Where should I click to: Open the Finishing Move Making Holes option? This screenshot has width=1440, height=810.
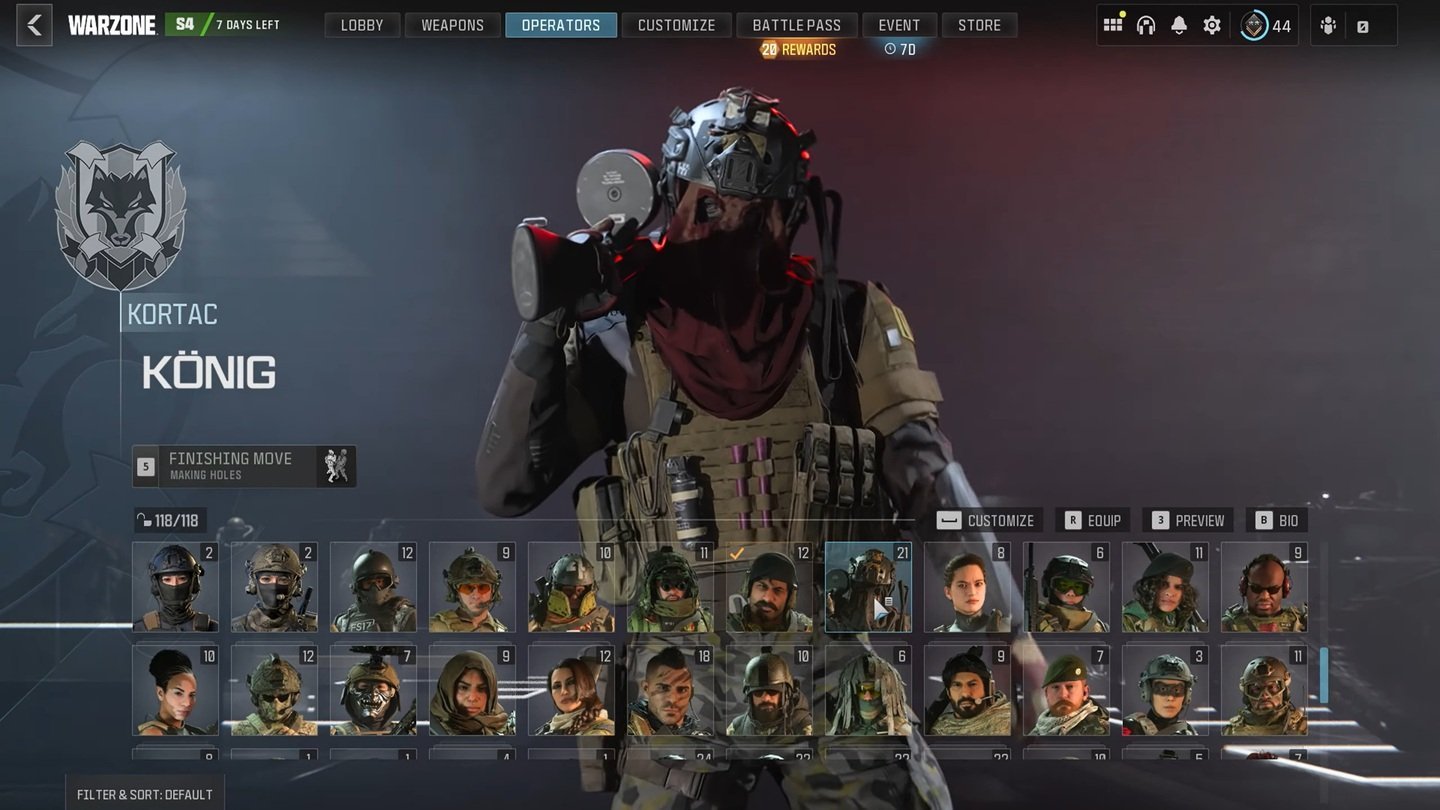(x=244, y=466)
